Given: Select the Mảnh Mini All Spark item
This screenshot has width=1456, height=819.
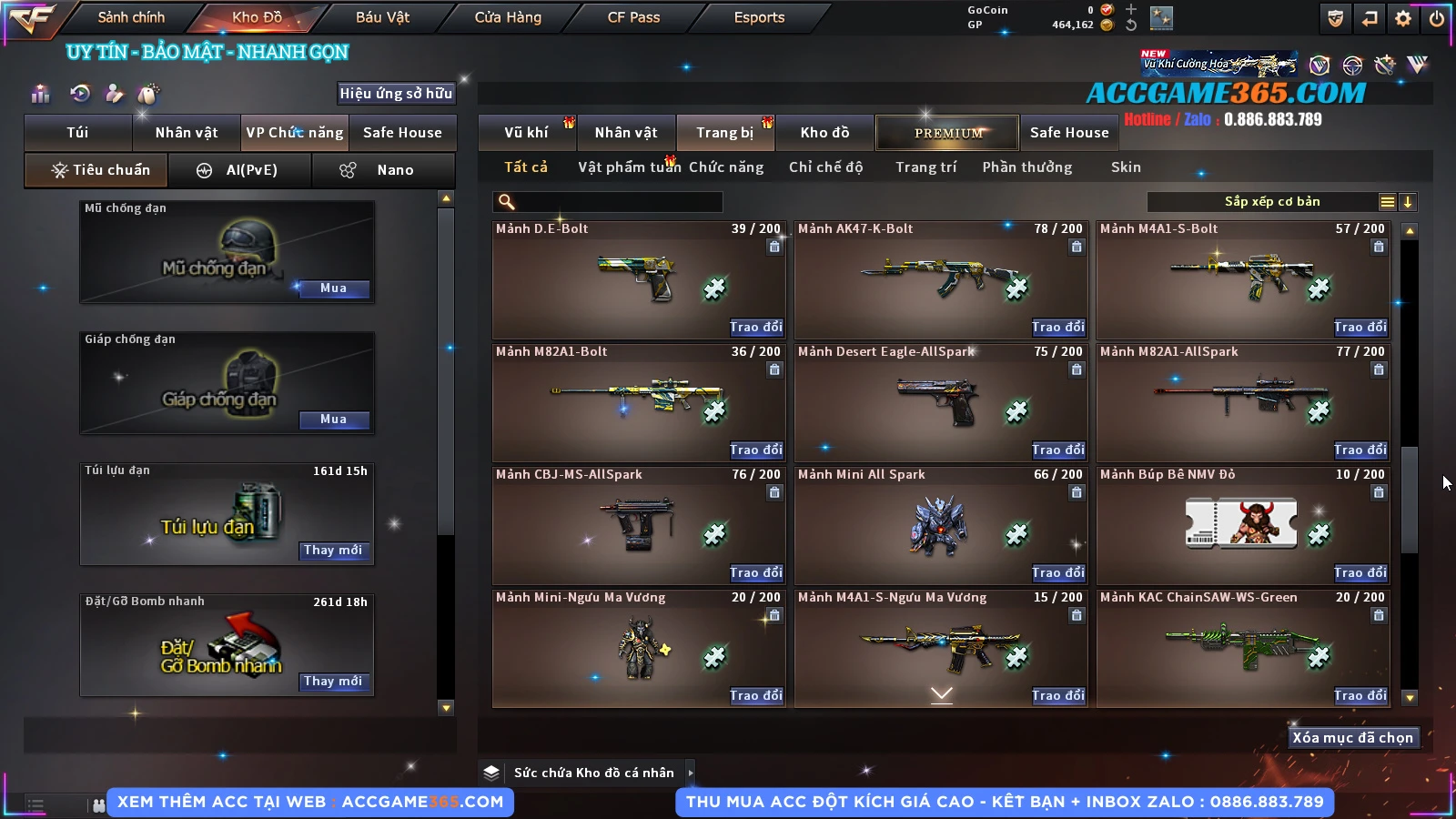Looking at the screenshot, I should (x=940, y=526).
